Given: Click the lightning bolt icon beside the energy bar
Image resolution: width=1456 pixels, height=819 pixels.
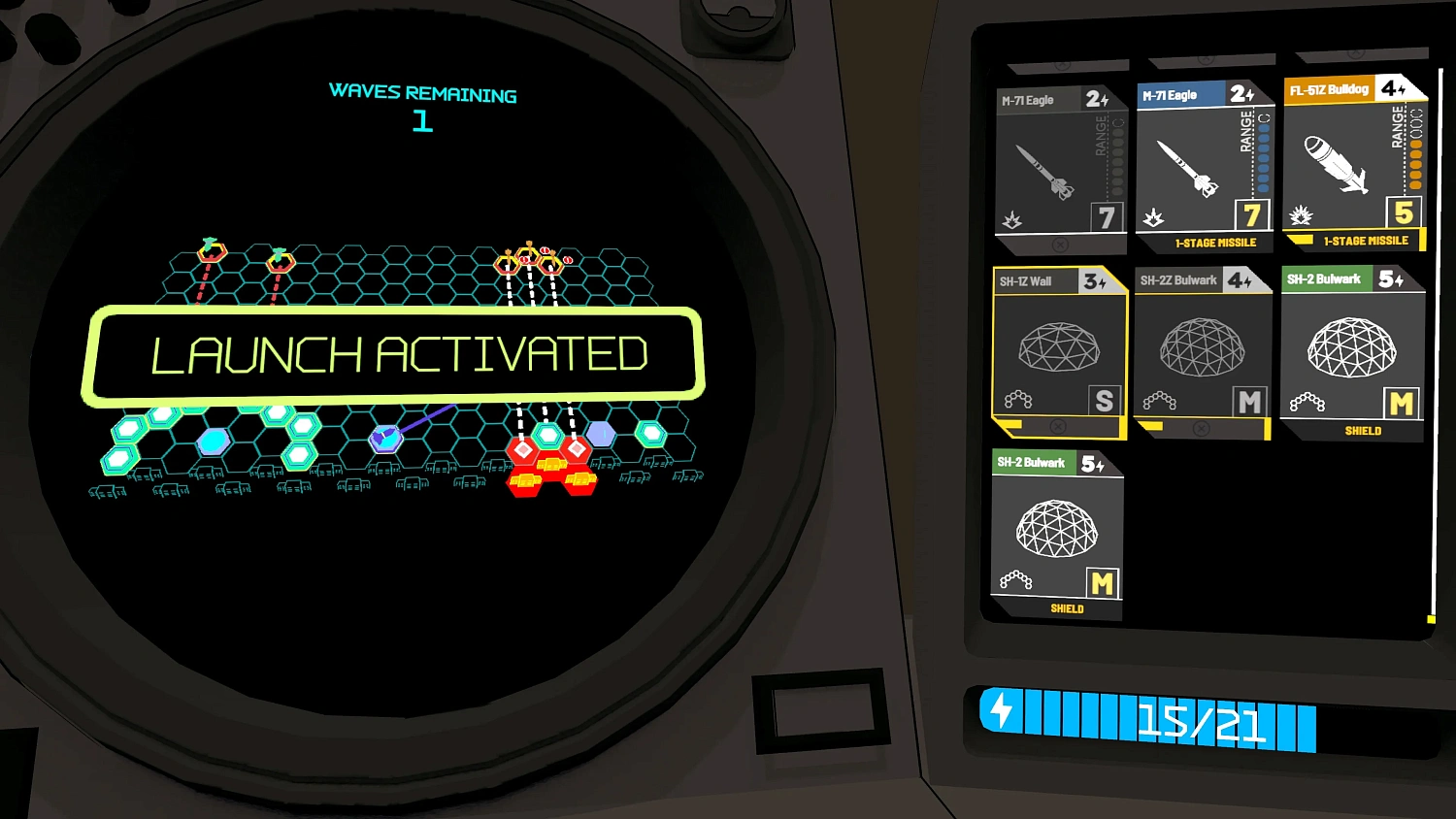Looking at the screenshot, I should [x=1000, y=715].
